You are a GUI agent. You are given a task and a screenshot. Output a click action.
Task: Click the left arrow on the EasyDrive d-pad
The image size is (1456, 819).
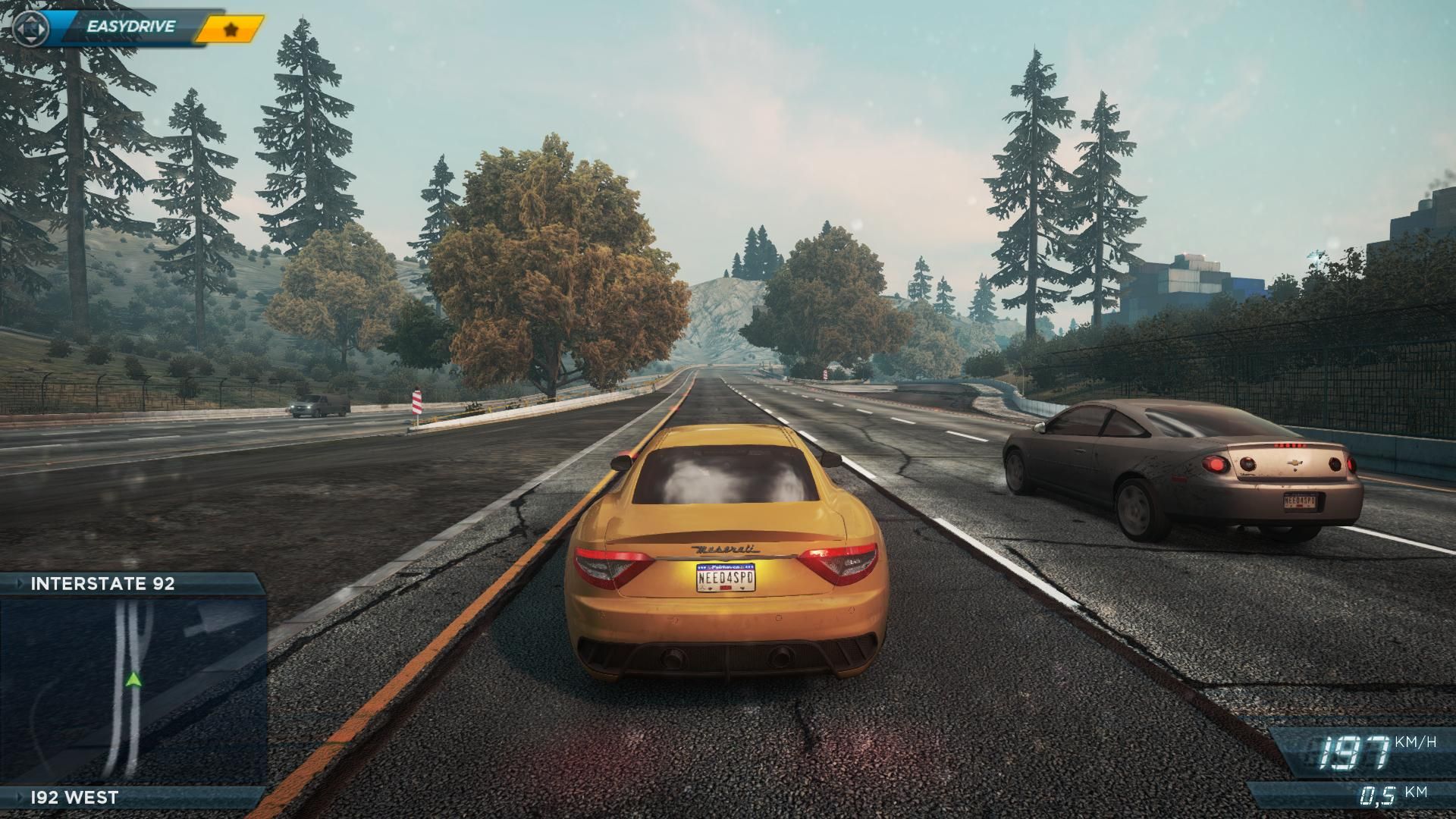click(21, 30)
